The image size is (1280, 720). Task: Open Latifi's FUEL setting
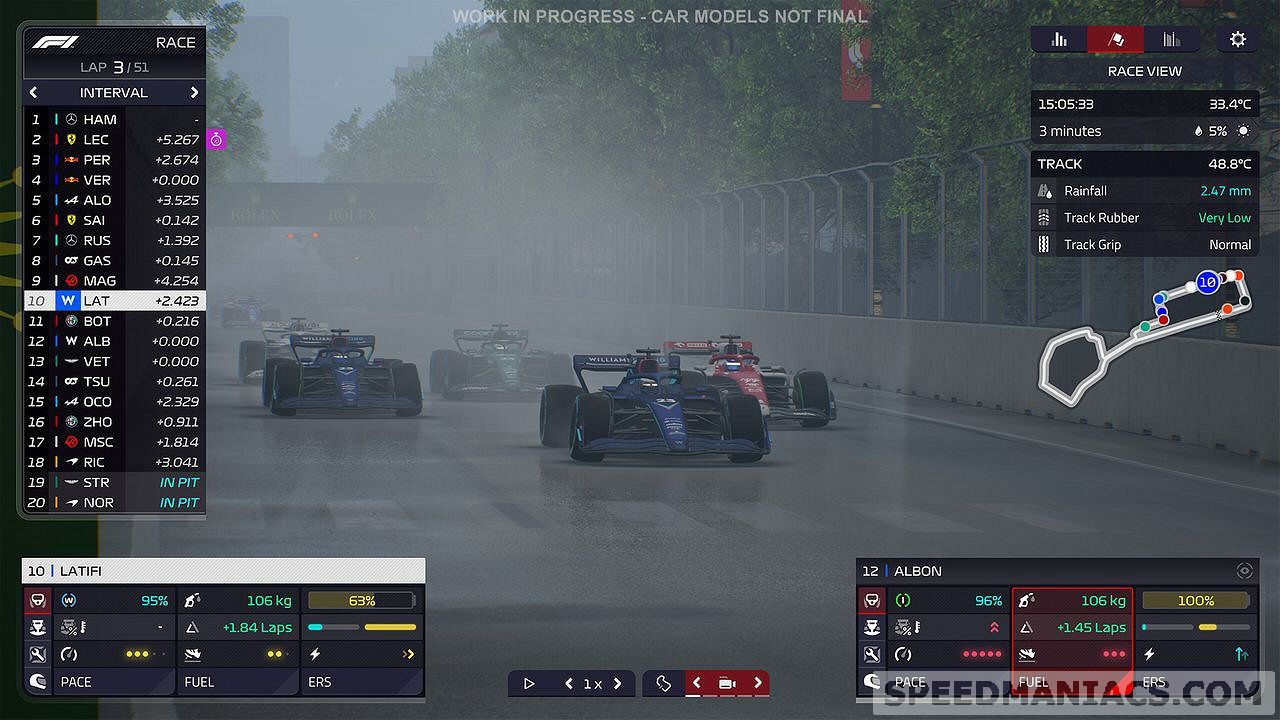click(238, 682)
